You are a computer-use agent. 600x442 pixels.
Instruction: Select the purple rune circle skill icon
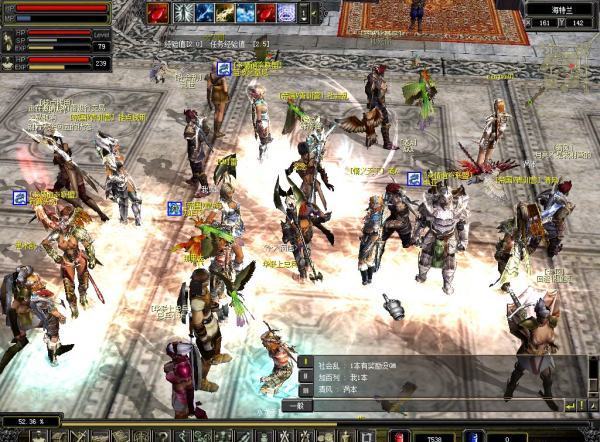tap(287, 13)
